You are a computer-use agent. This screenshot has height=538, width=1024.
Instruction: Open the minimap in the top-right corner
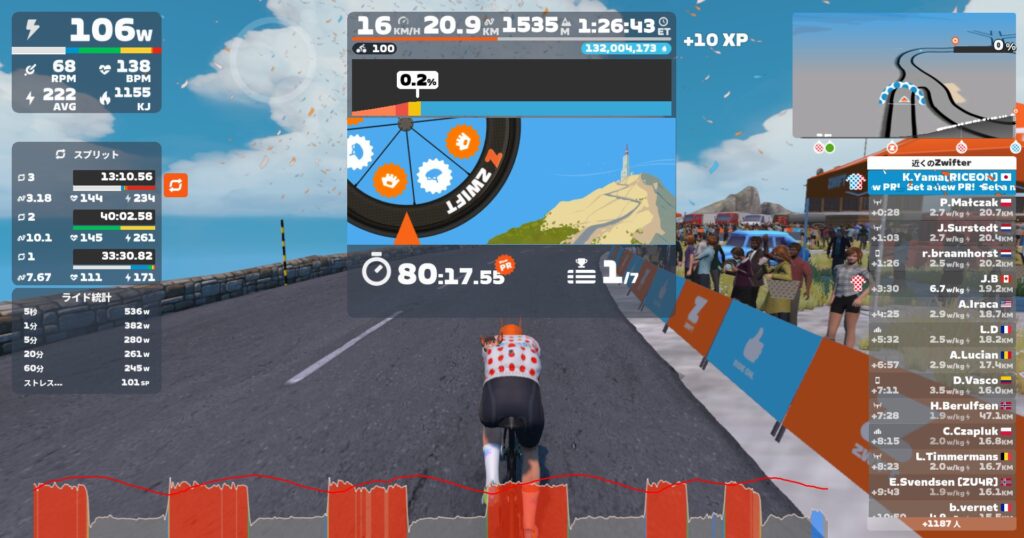click(903, 75)
